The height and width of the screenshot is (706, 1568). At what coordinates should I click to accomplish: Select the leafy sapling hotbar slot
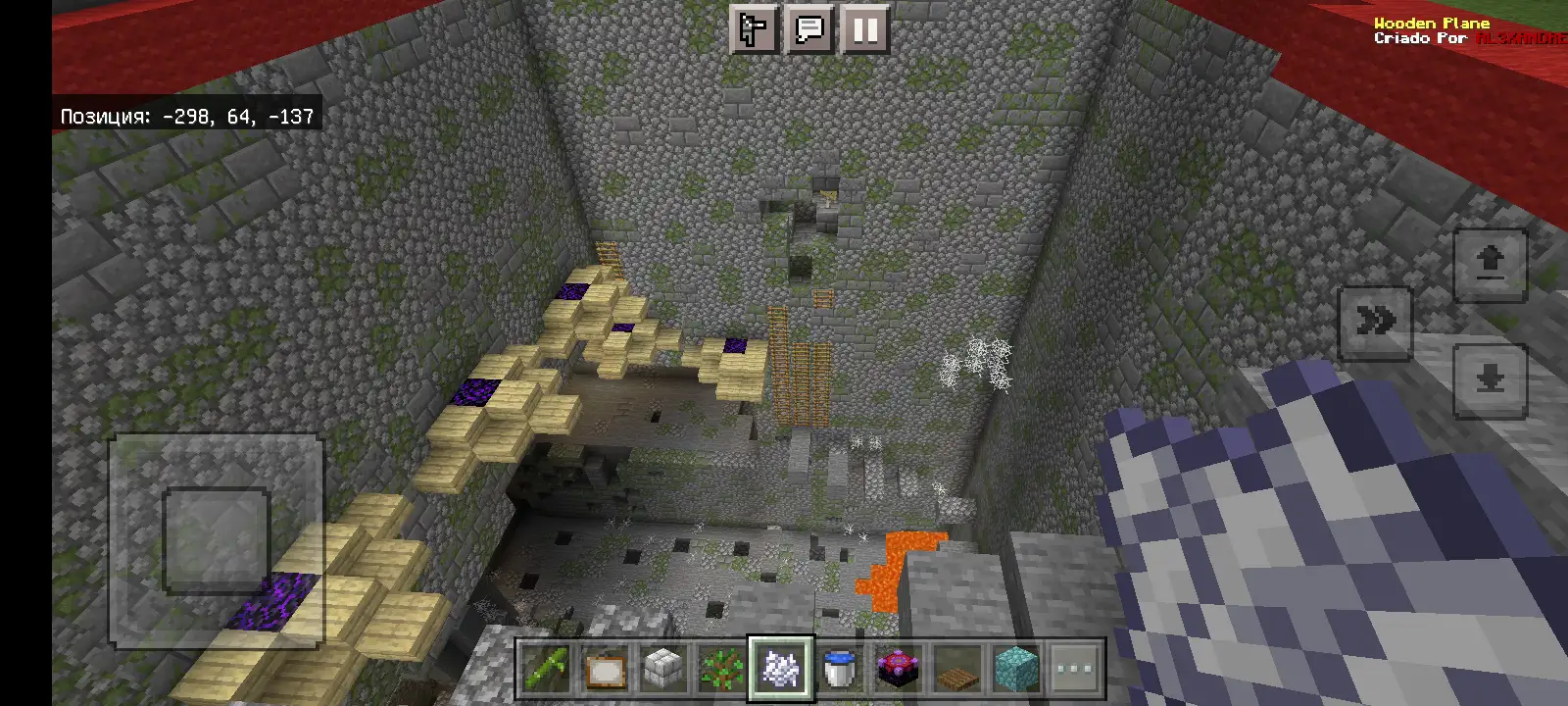coord(722,670)
